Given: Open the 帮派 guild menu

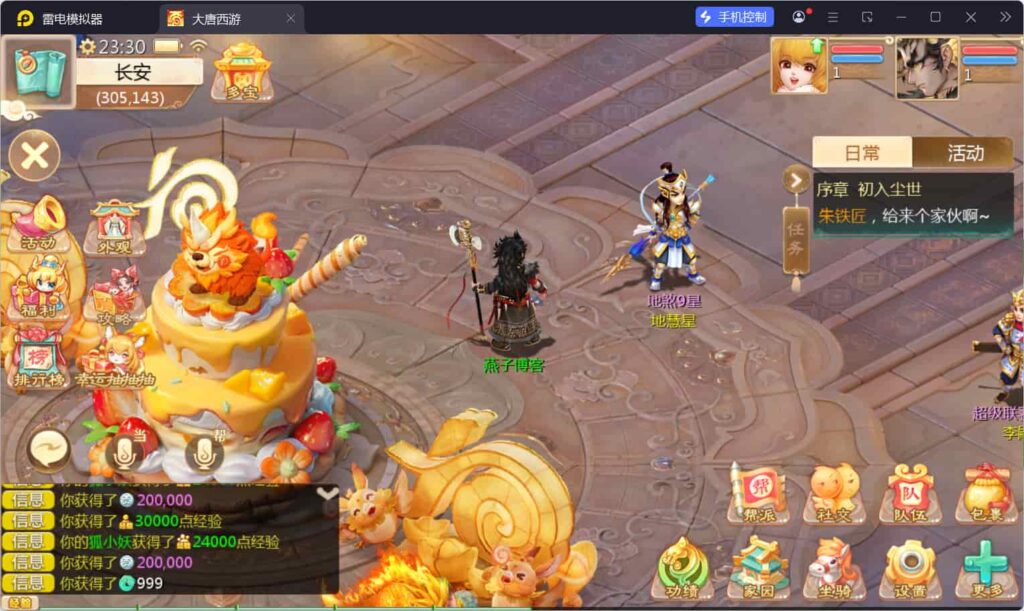Looking at the screenshot, I should pyautogui.click(x=759, y=492).
